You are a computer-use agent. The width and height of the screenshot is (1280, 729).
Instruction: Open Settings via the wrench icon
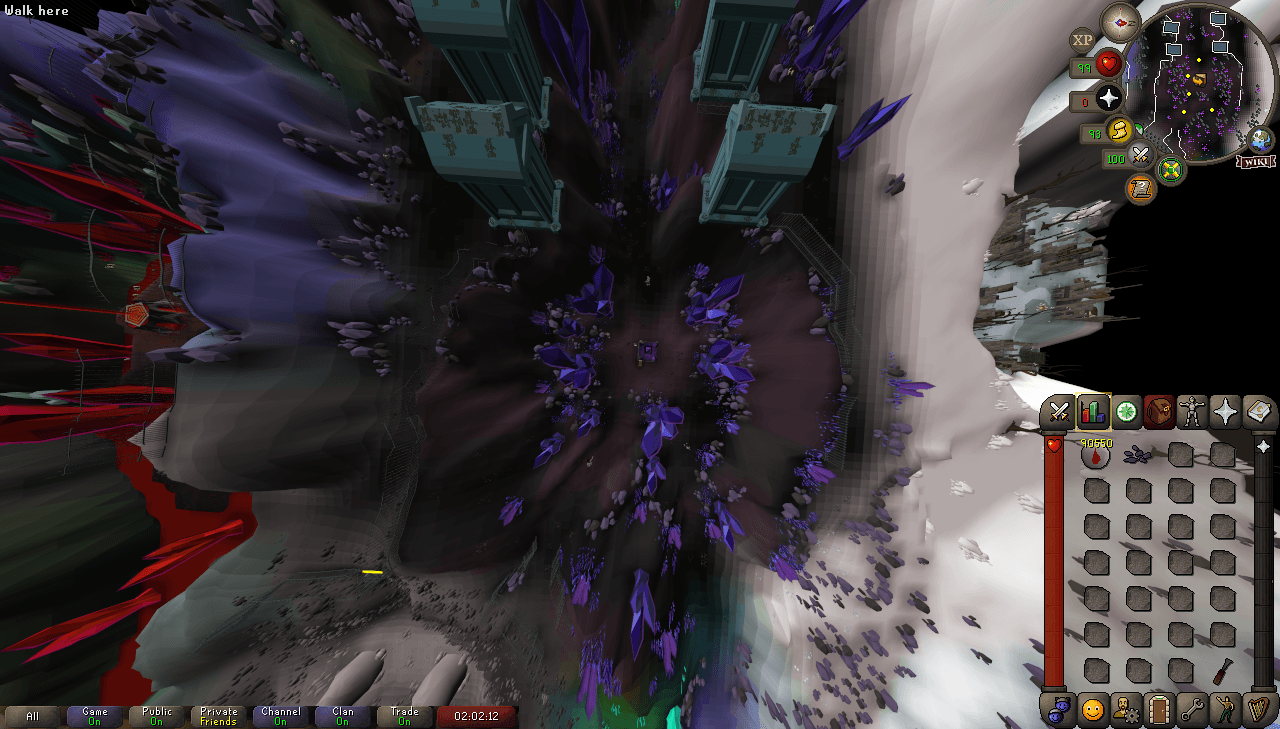[1193, 711]
